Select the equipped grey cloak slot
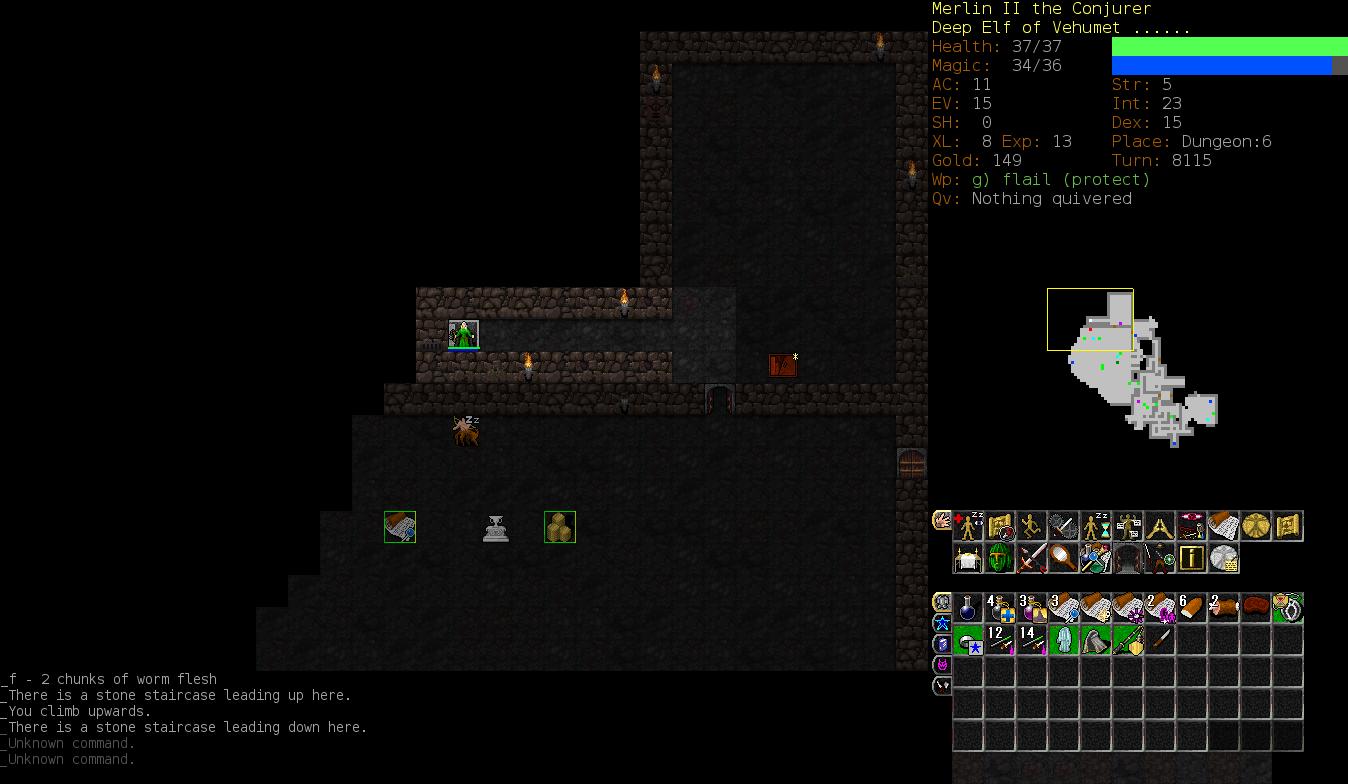 [1096, 640]
